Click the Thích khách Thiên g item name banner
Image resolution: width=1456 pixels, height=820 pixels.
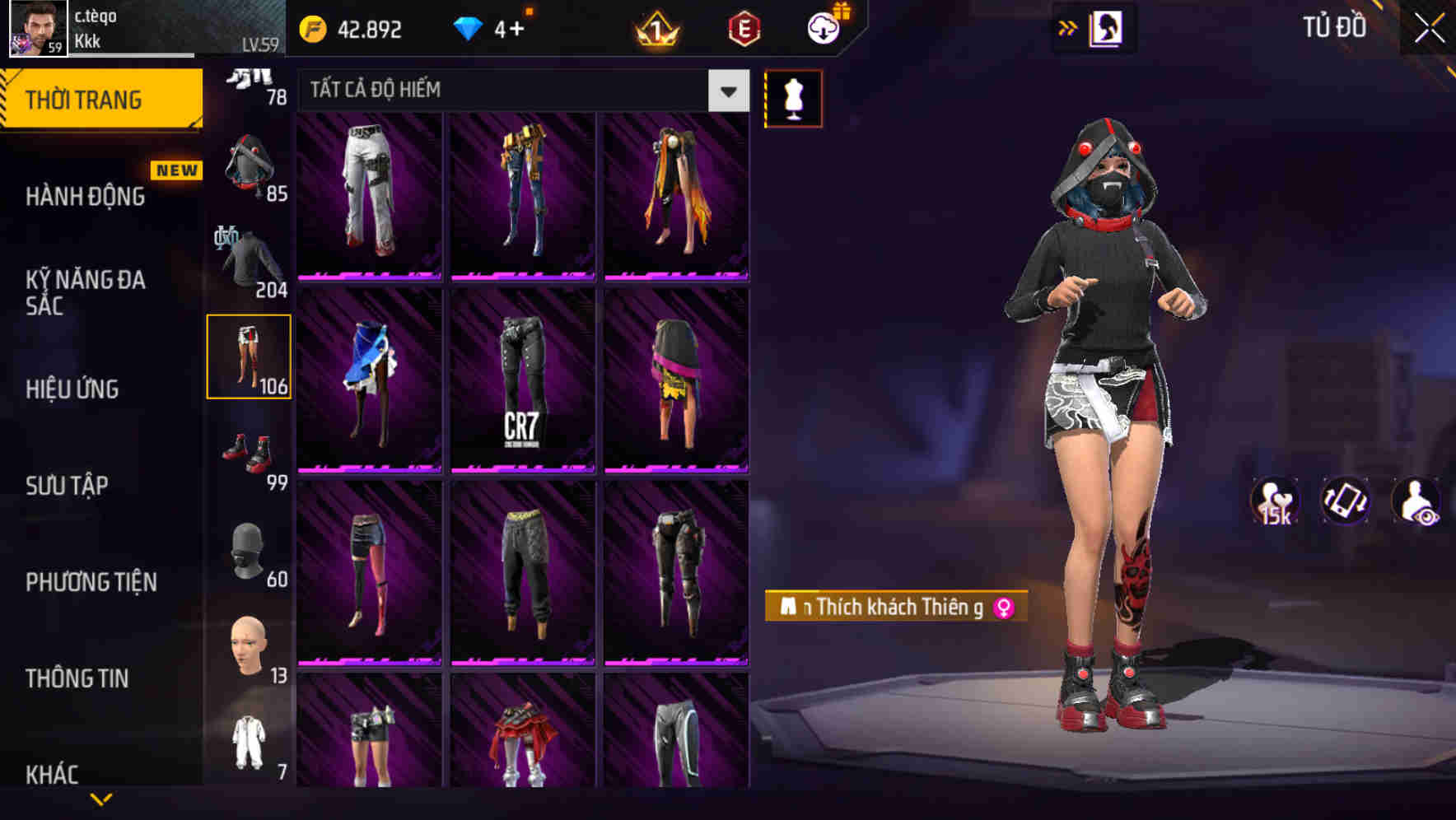coord(894,607)
